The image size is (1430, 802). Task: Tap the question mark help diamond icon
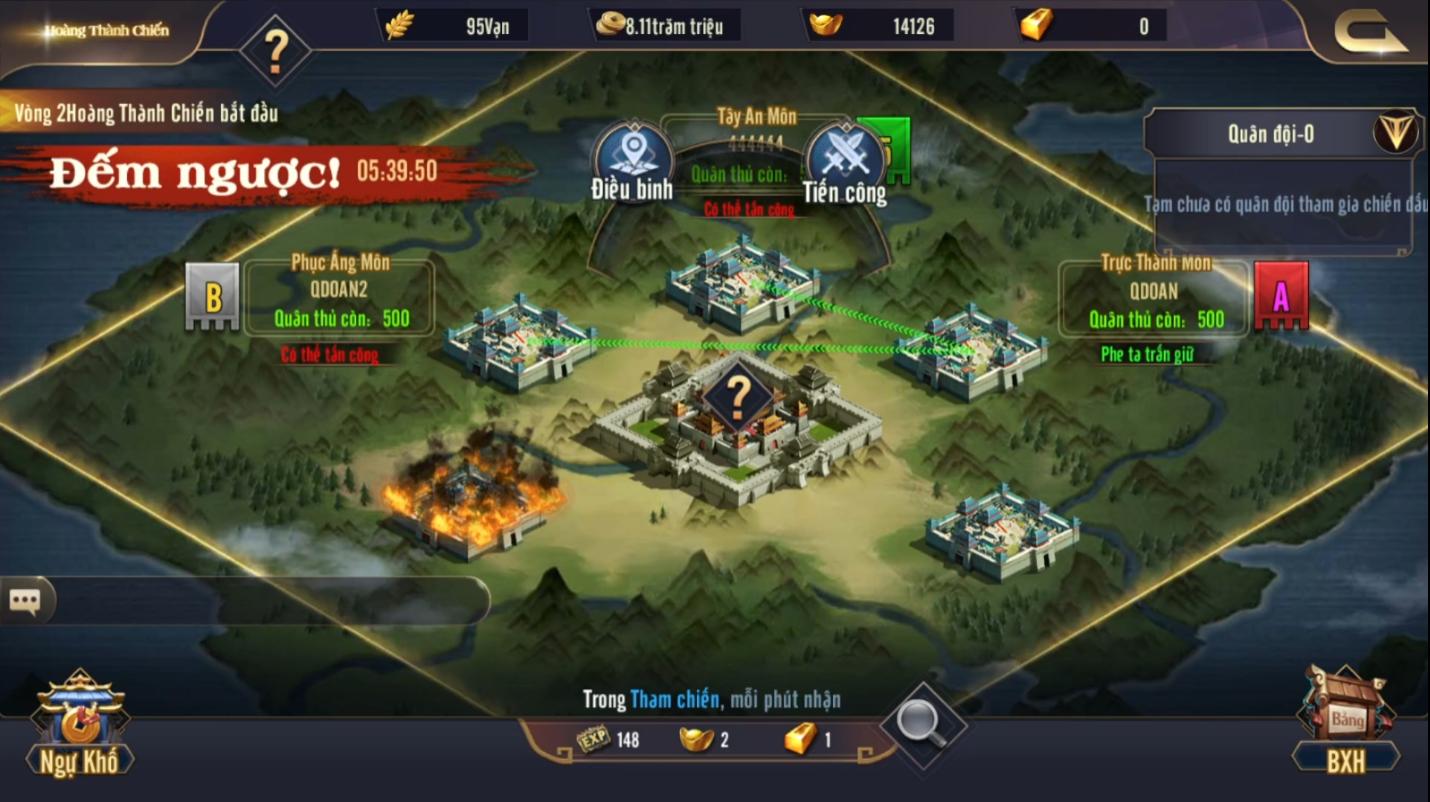tap(276, 48)
